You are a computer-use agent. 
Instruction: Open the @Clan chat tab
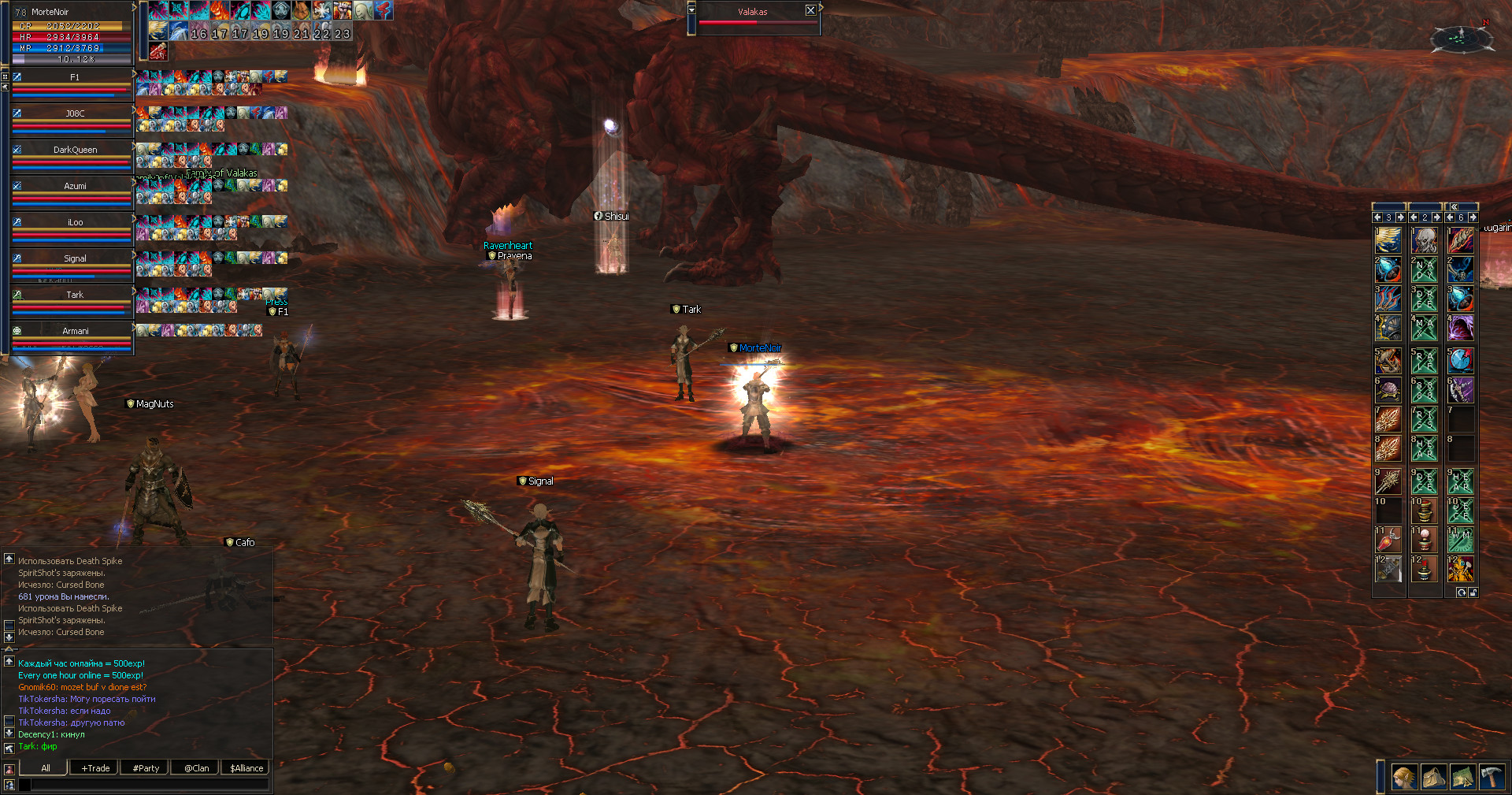(x=196, y=768)
